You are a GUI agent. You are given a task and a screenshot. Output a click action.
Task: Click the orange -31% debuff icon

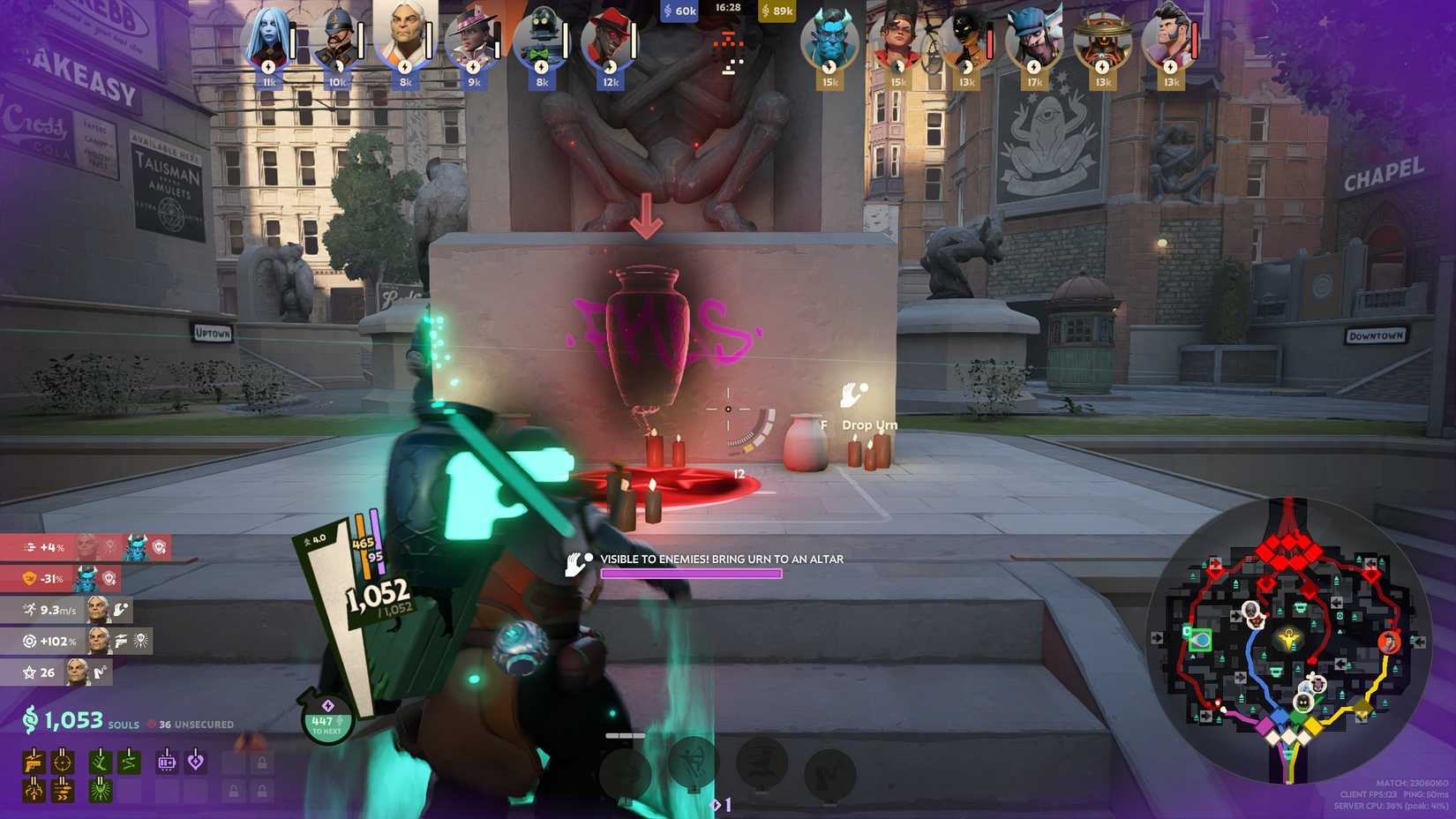pos(29,578)
